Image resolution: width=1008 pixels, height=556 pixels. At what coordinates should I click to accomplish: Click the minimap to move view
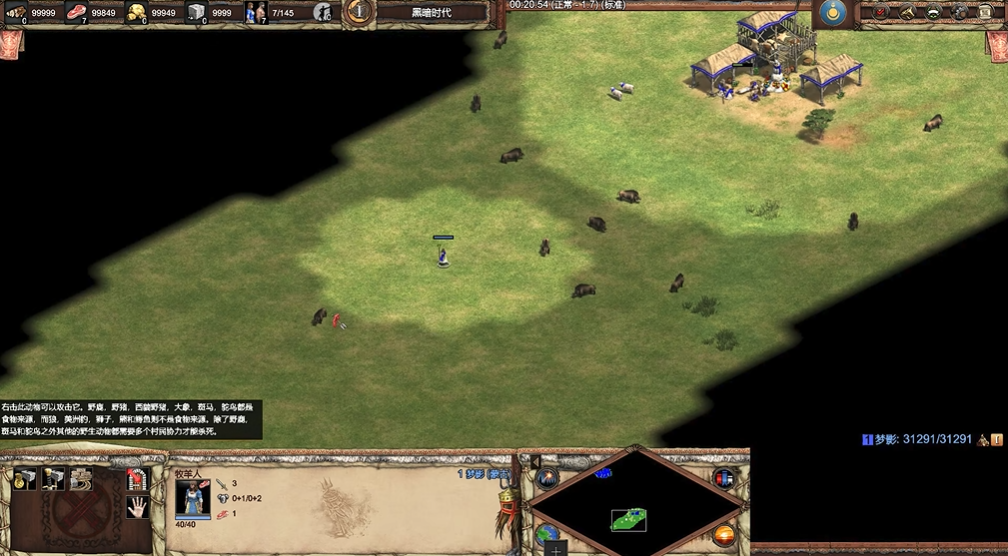pos(629,507)
